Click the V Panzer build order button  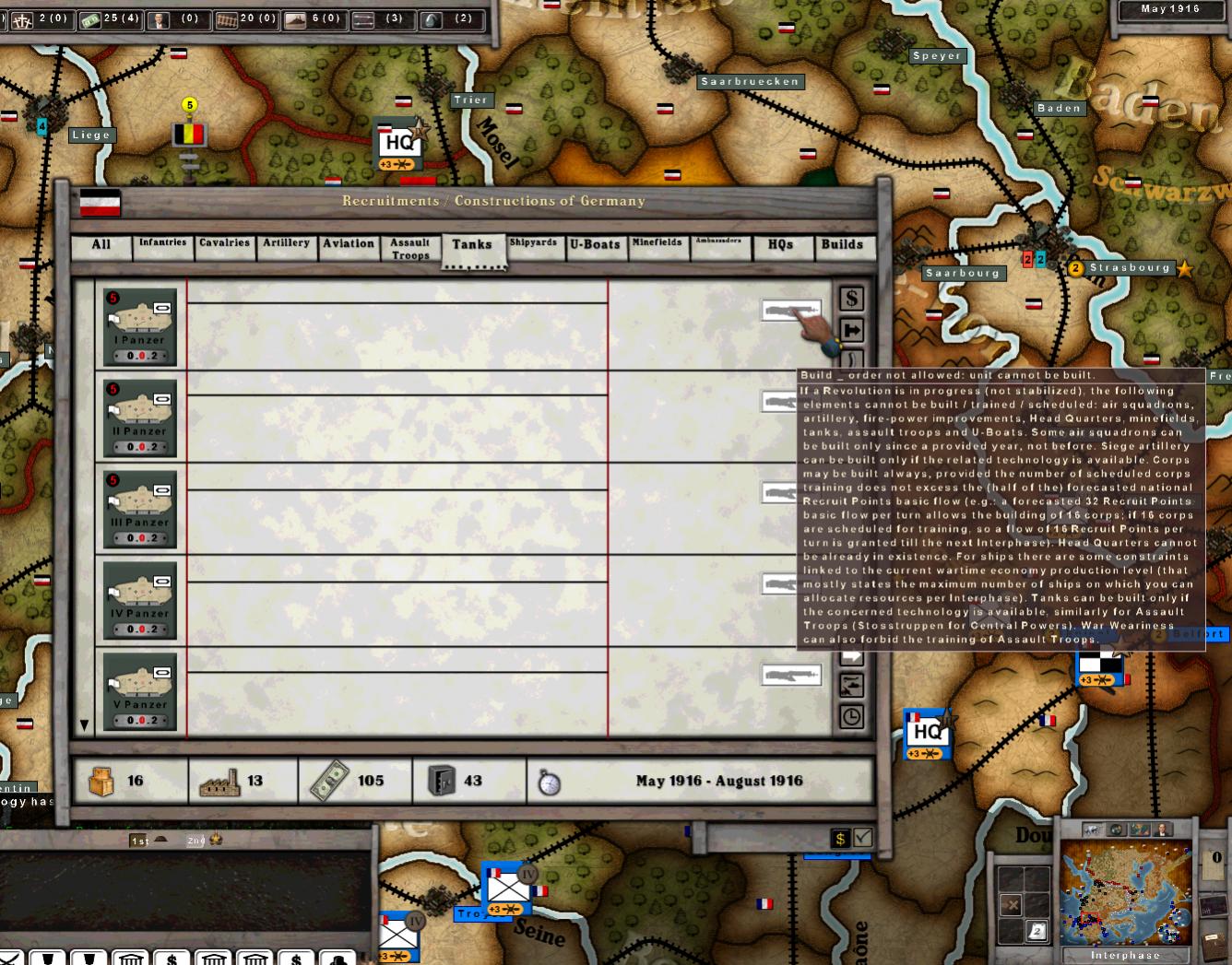(790, 675)
